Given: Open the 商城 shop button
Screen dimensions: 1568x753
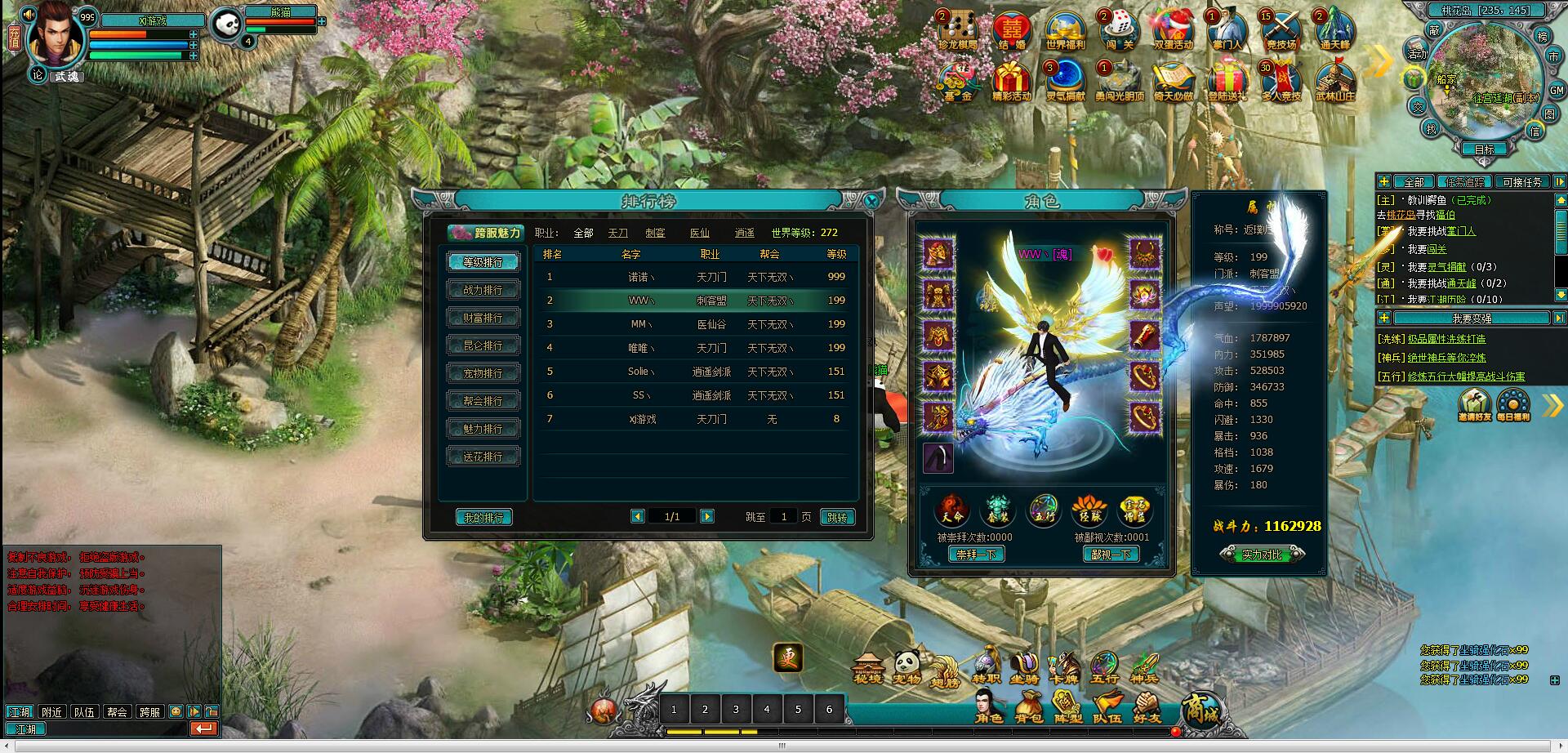Looking at the screenshot, I should [1202, 709].
